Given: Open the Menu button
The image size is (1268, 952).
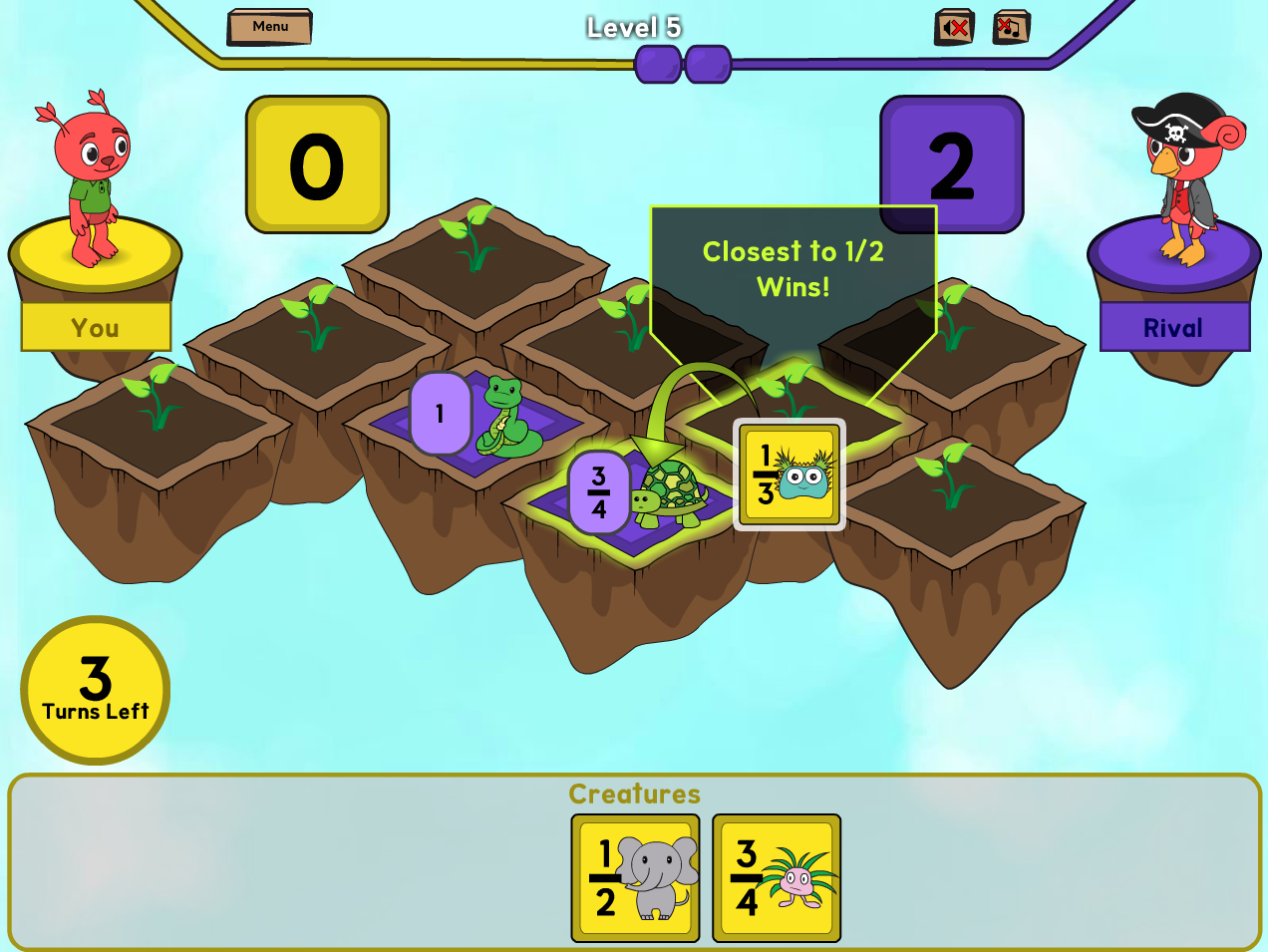Looking at the screenshot, I should point(269,27).
